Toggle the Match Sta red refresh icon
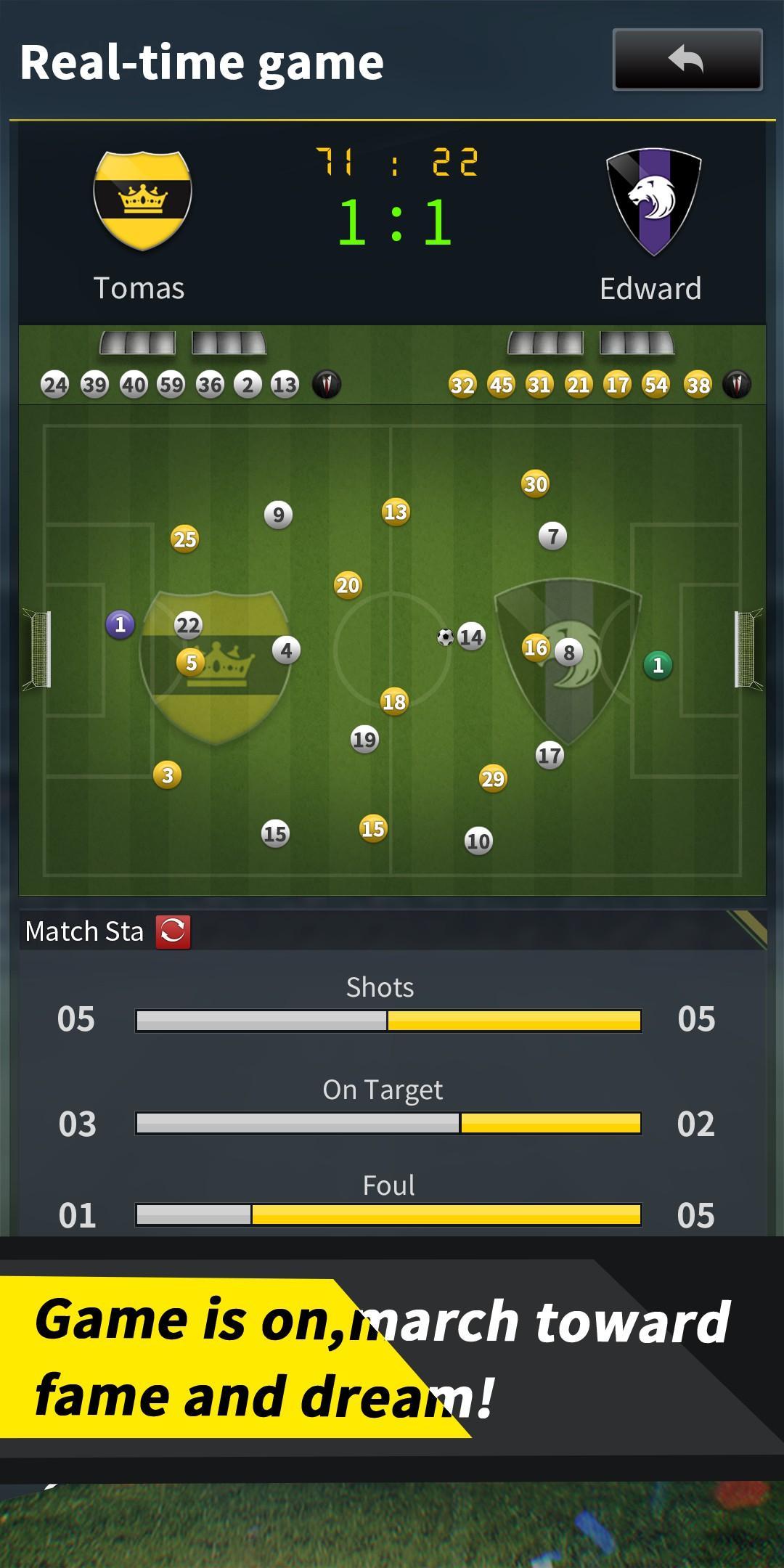This screenshot has width=784, height=1568. click(x=173, y=932)
